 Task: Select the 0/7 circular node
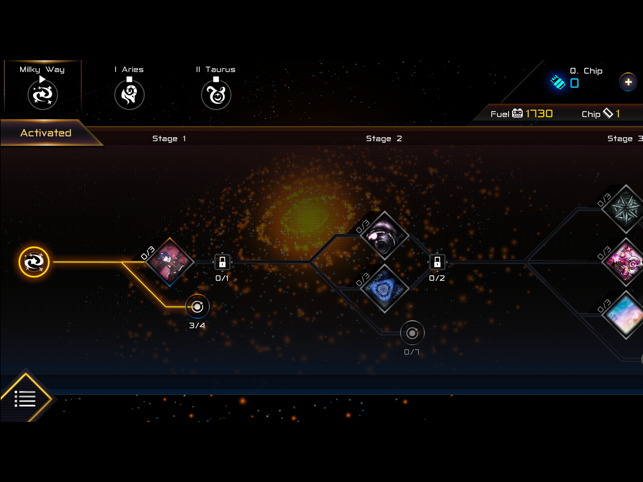[x=411, y=333]
